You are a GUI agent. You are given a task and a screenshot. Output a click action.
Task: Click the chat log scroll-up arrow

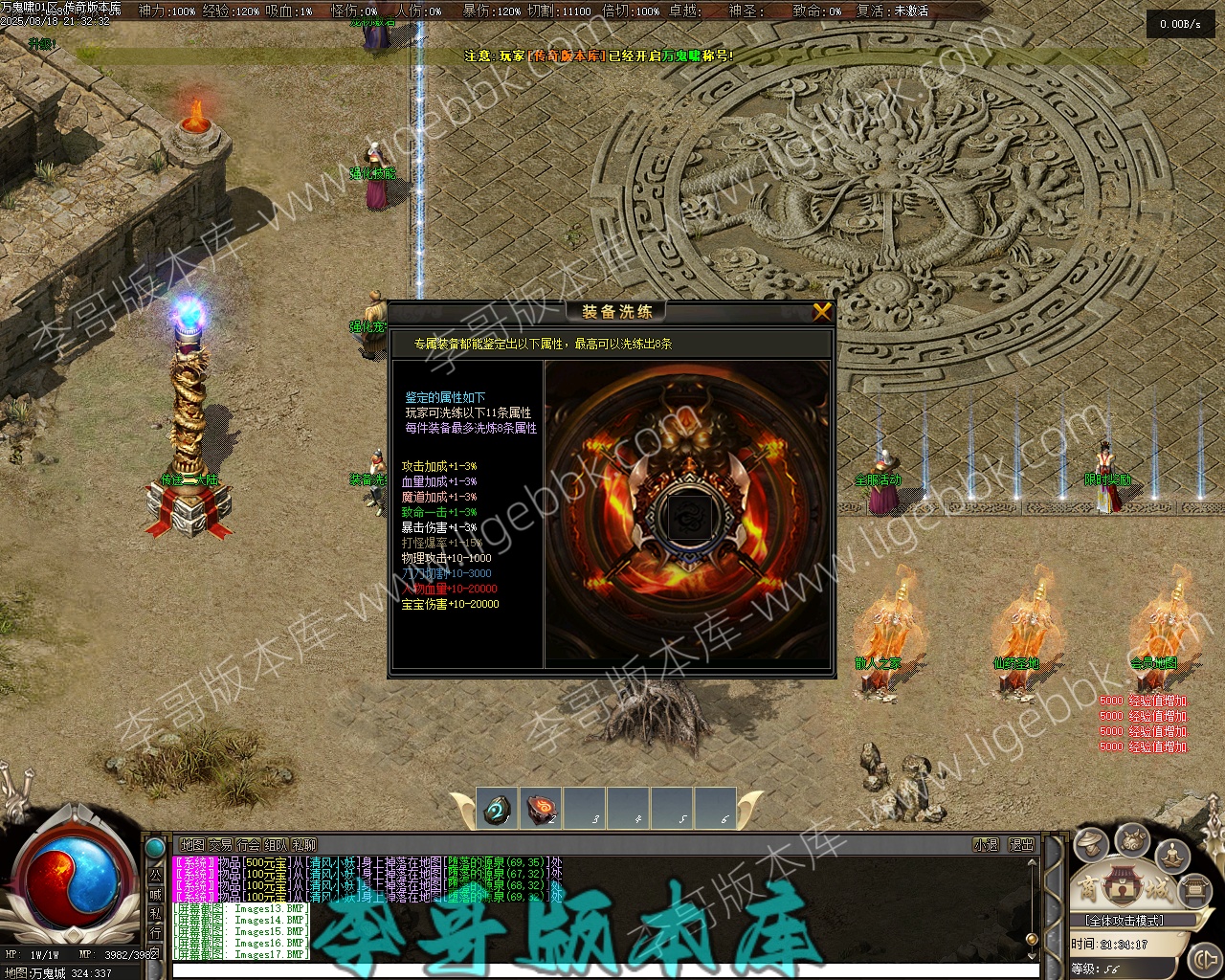tap(1032, 863)
